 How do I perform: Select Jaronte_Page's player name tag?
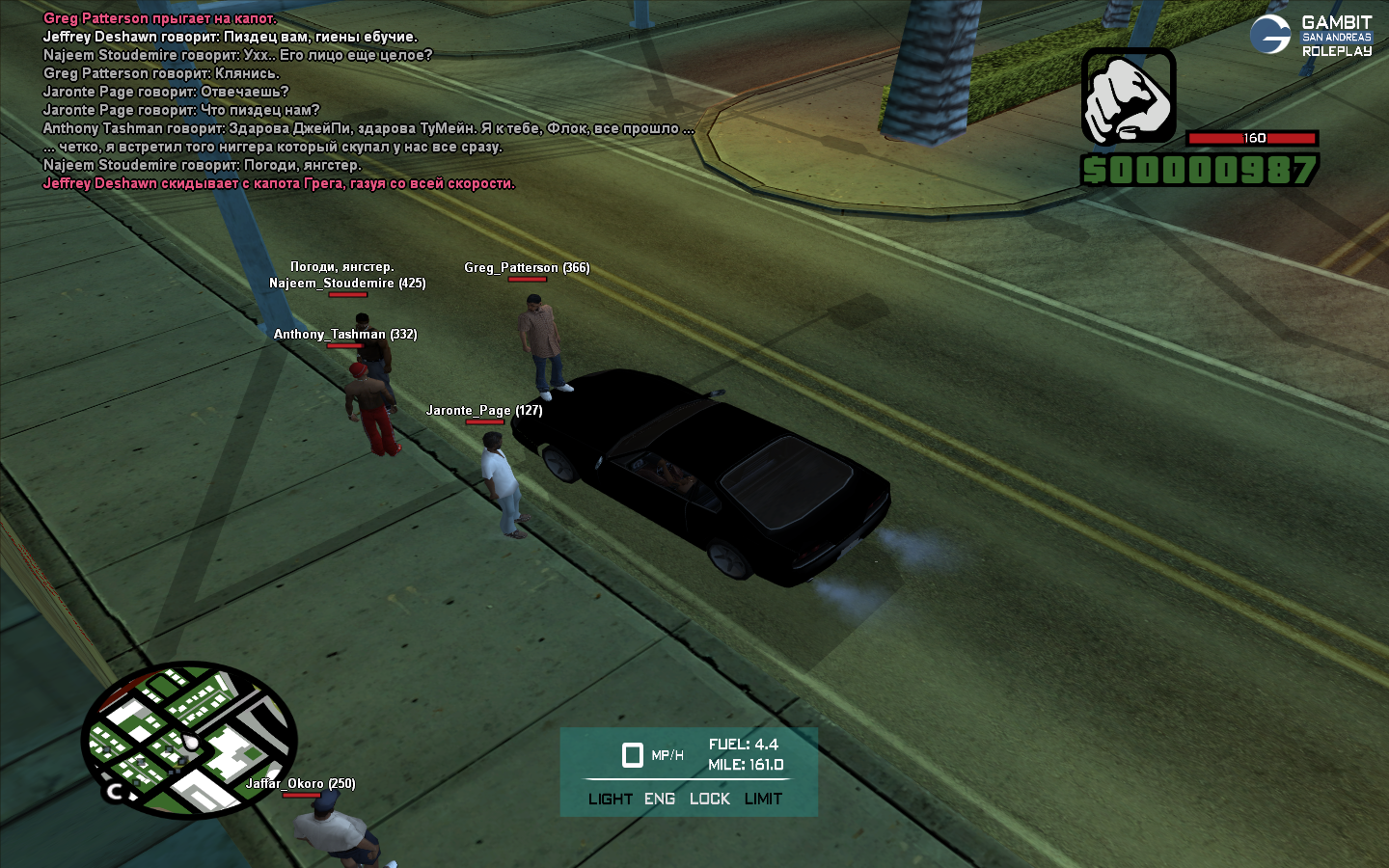(484, 411)
